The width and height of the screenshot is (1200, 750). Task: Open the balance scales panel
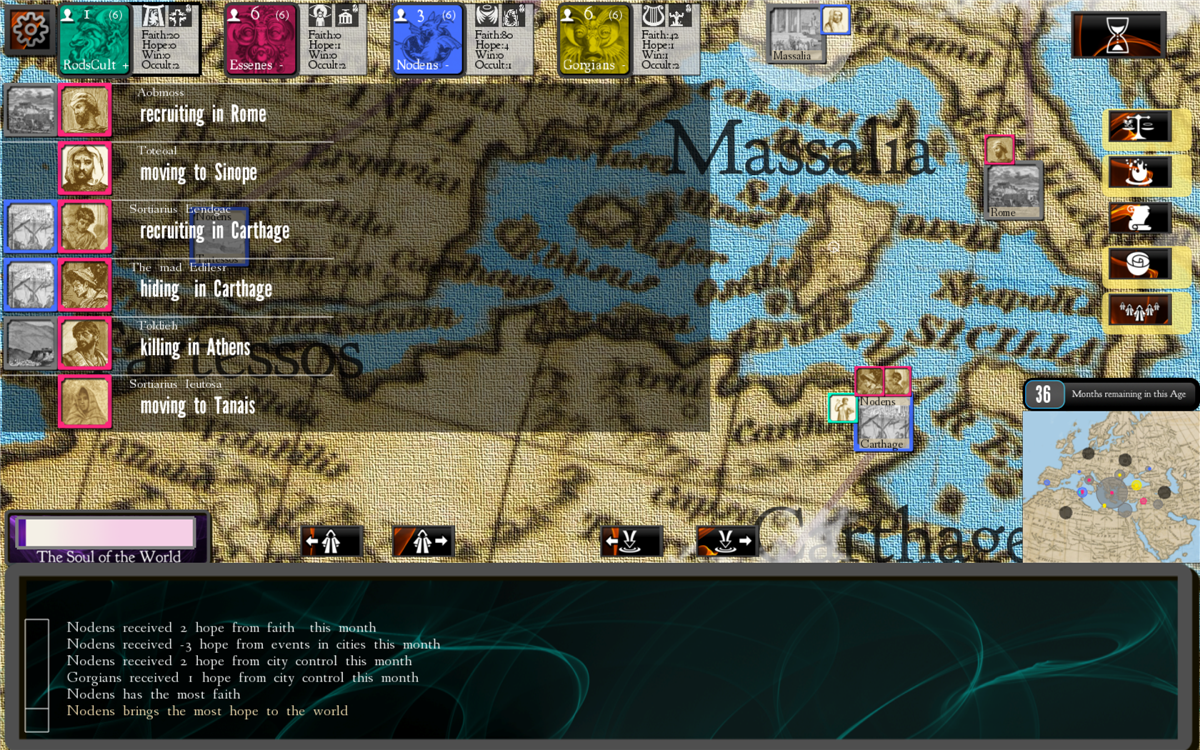[1139, 128]
